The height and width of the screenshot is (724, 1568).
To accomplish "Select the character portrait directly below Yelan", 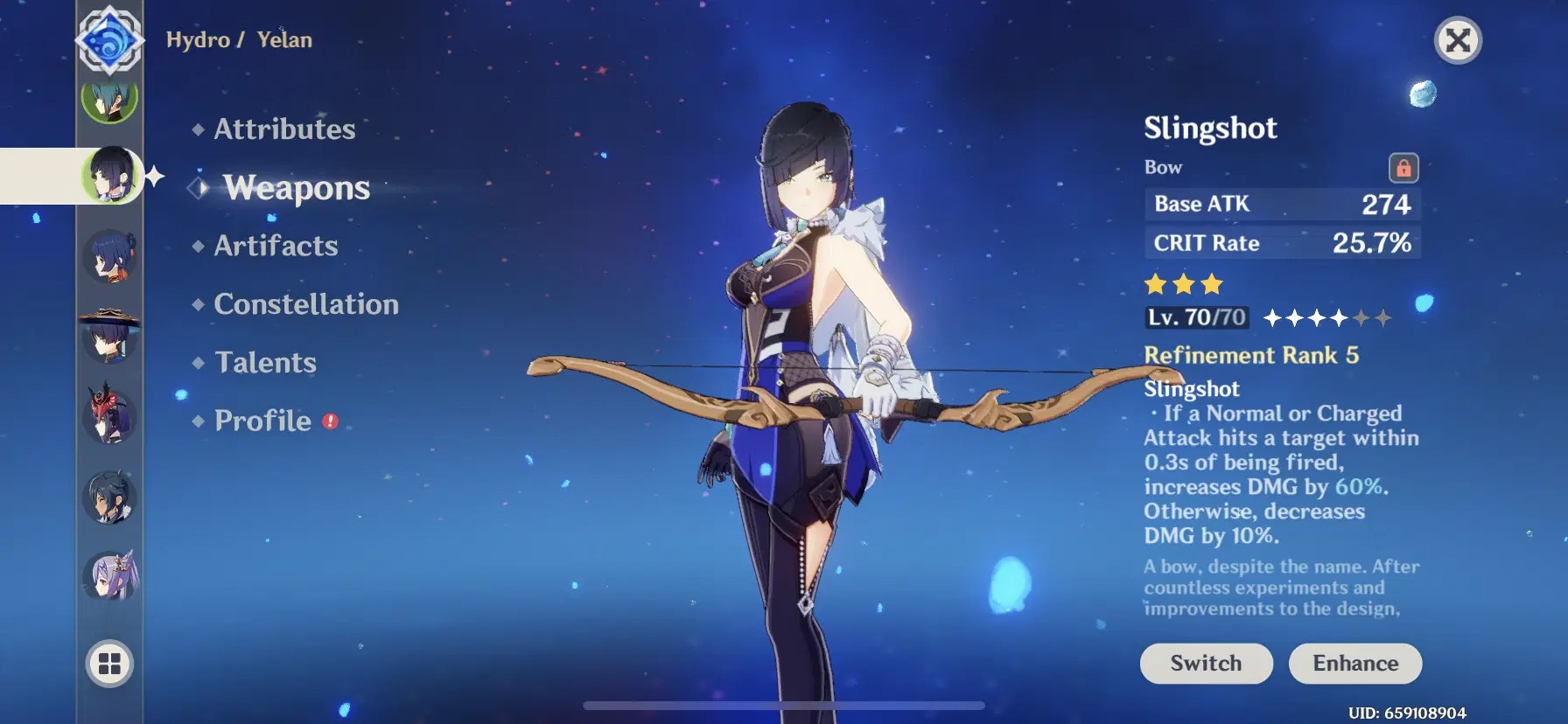I will tap(110, 252).
